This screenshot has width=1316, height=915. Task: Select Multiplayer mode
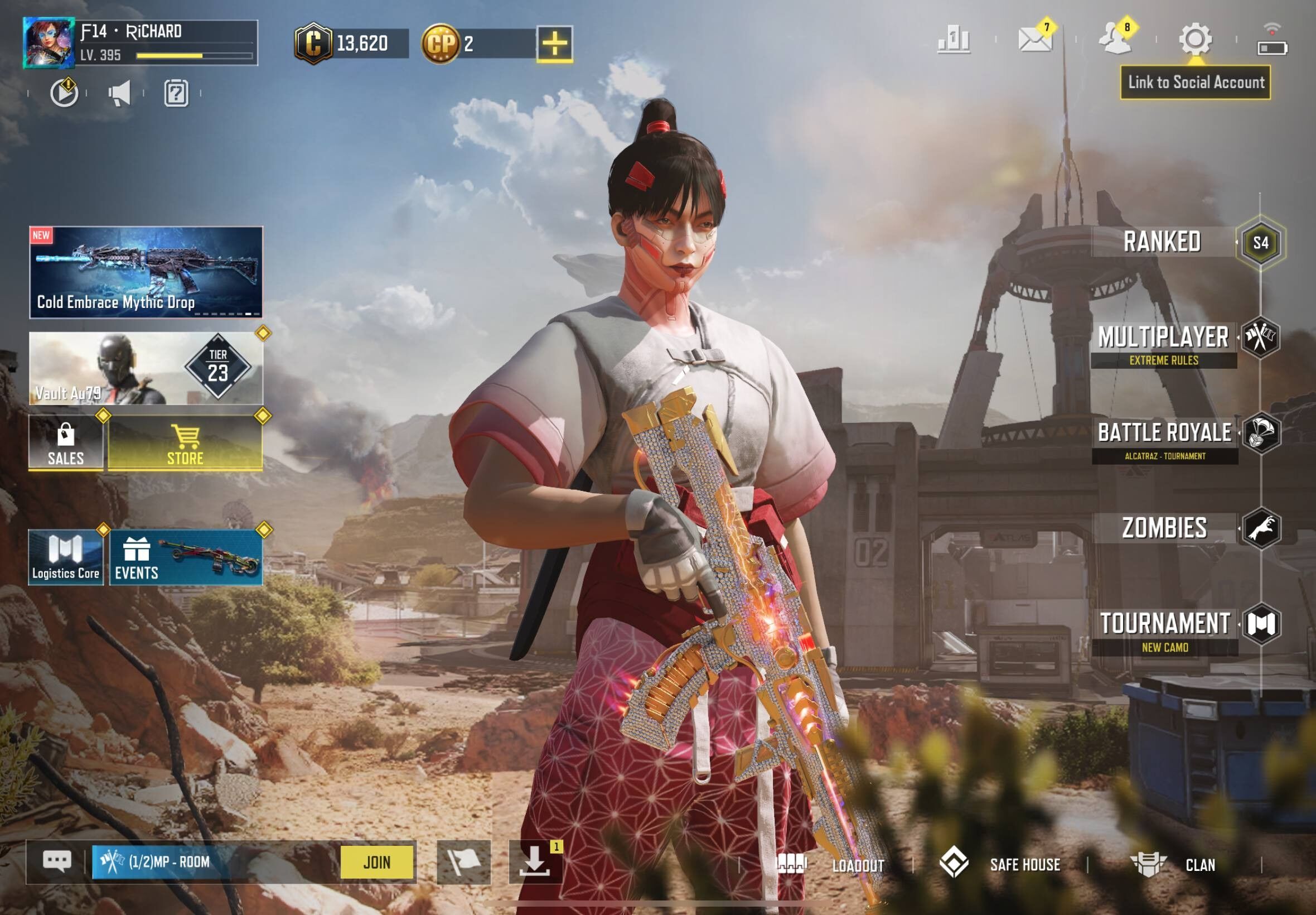[1164, 338]
